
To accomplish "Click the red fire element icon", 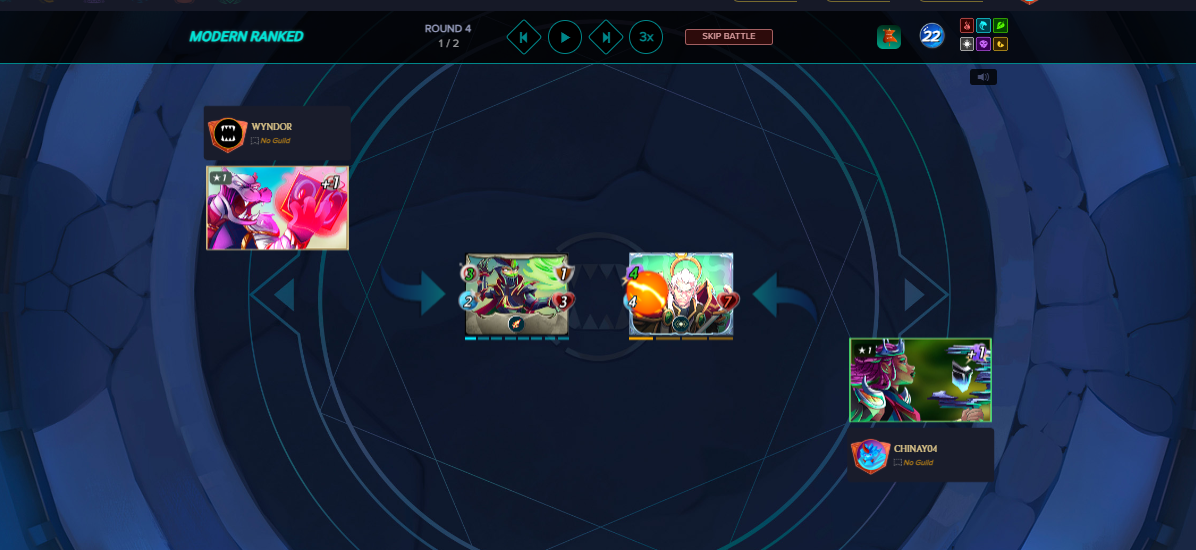I will 967,26.
